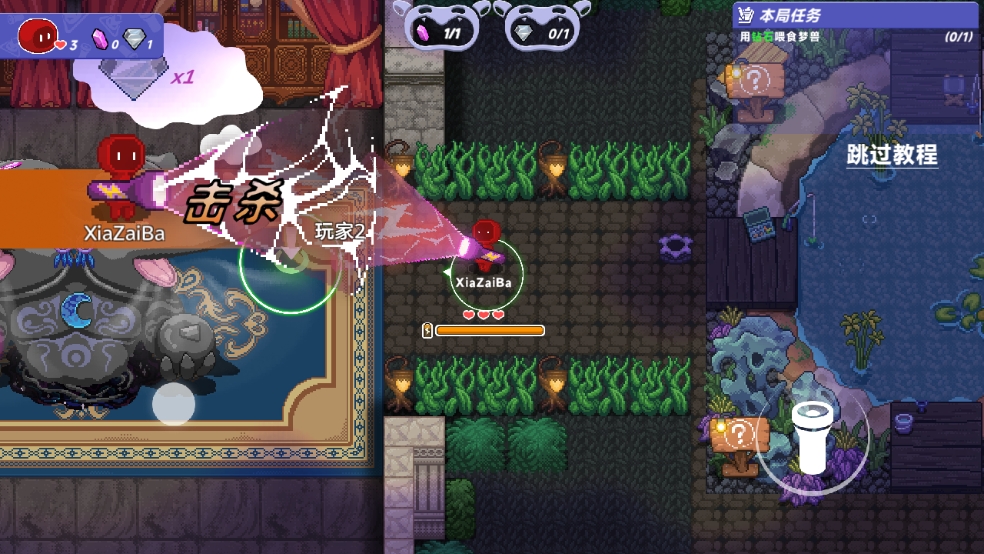984x554 pixels.
Task: Click the 跳过教程 skip tutorial button
Action: 891,155
